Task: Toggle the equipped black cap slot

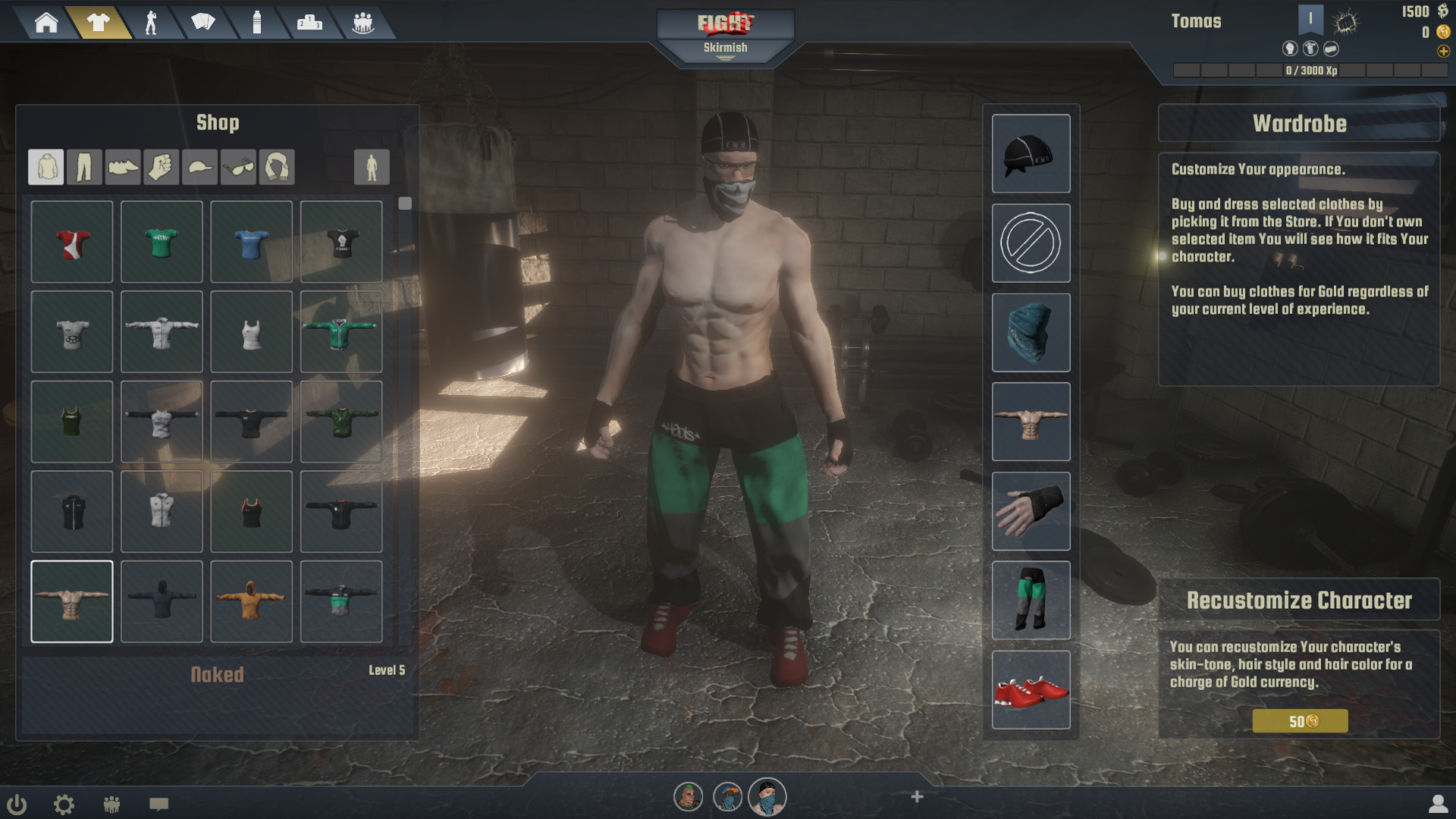Action: click(1031, 154)
